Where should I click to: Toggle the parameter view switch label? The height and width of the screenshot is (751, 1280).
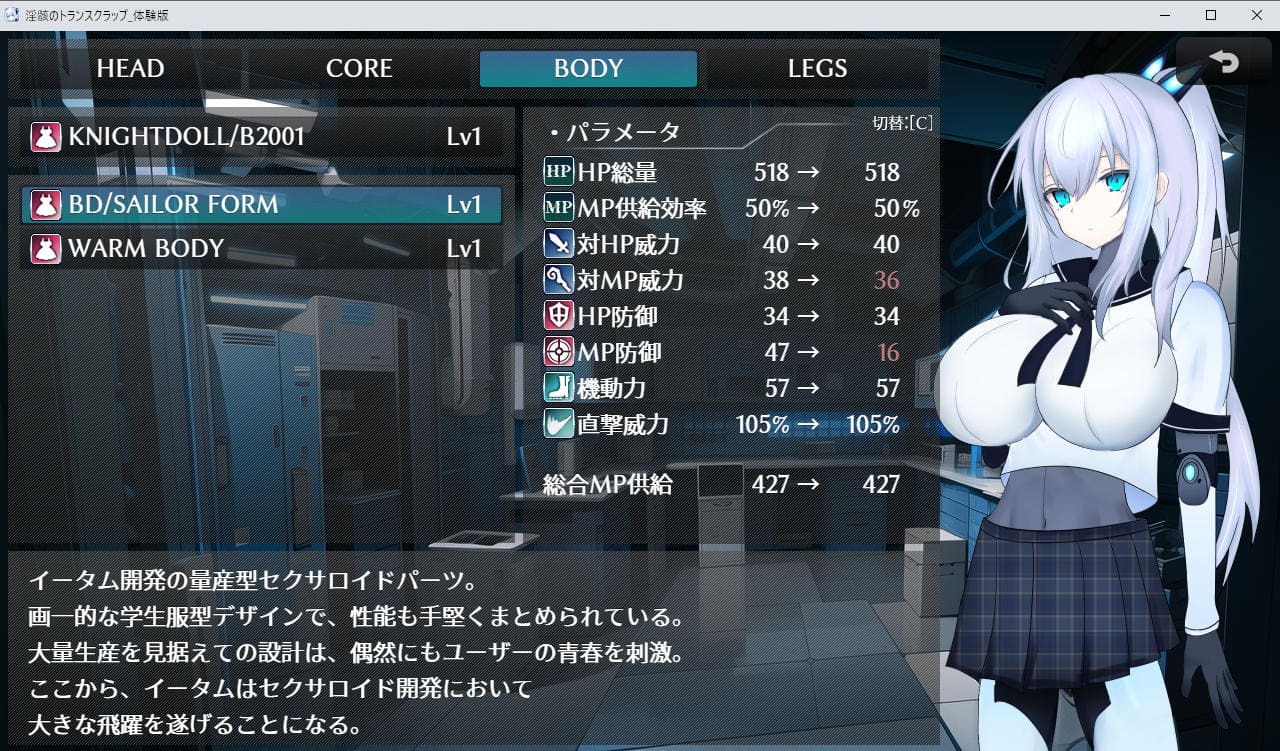click(902, 123)
